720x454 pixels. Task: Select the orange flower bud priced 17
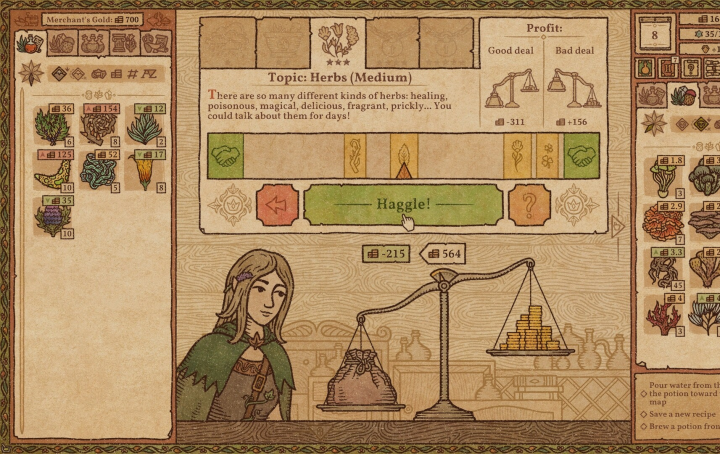146,172
